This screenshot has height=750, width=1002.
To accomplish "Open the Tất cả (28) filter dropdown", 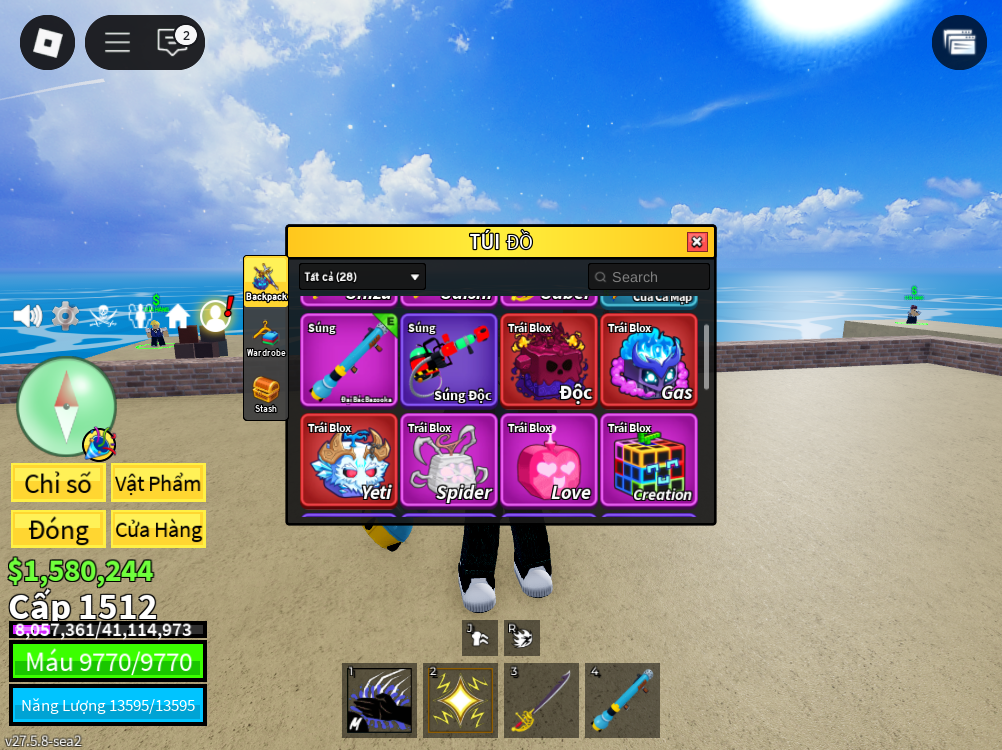I will point(362,277).
